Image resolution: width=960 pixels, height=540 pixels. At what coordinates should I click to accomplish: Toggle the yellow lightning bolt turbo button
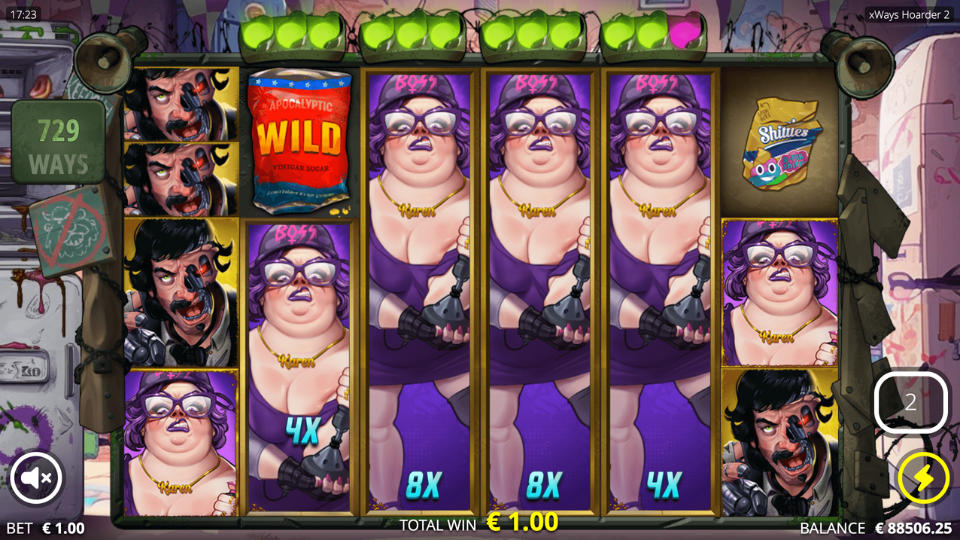pyautogui.click(x=923, y=479)
